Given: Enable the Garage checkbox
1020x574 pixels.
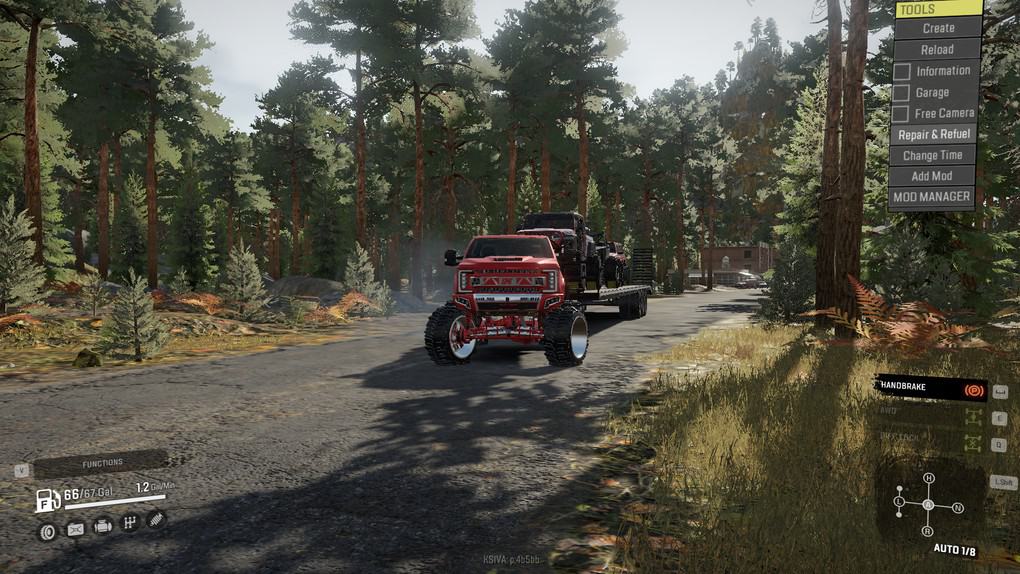Looking at the screenshot, I should tap(902, 92).
